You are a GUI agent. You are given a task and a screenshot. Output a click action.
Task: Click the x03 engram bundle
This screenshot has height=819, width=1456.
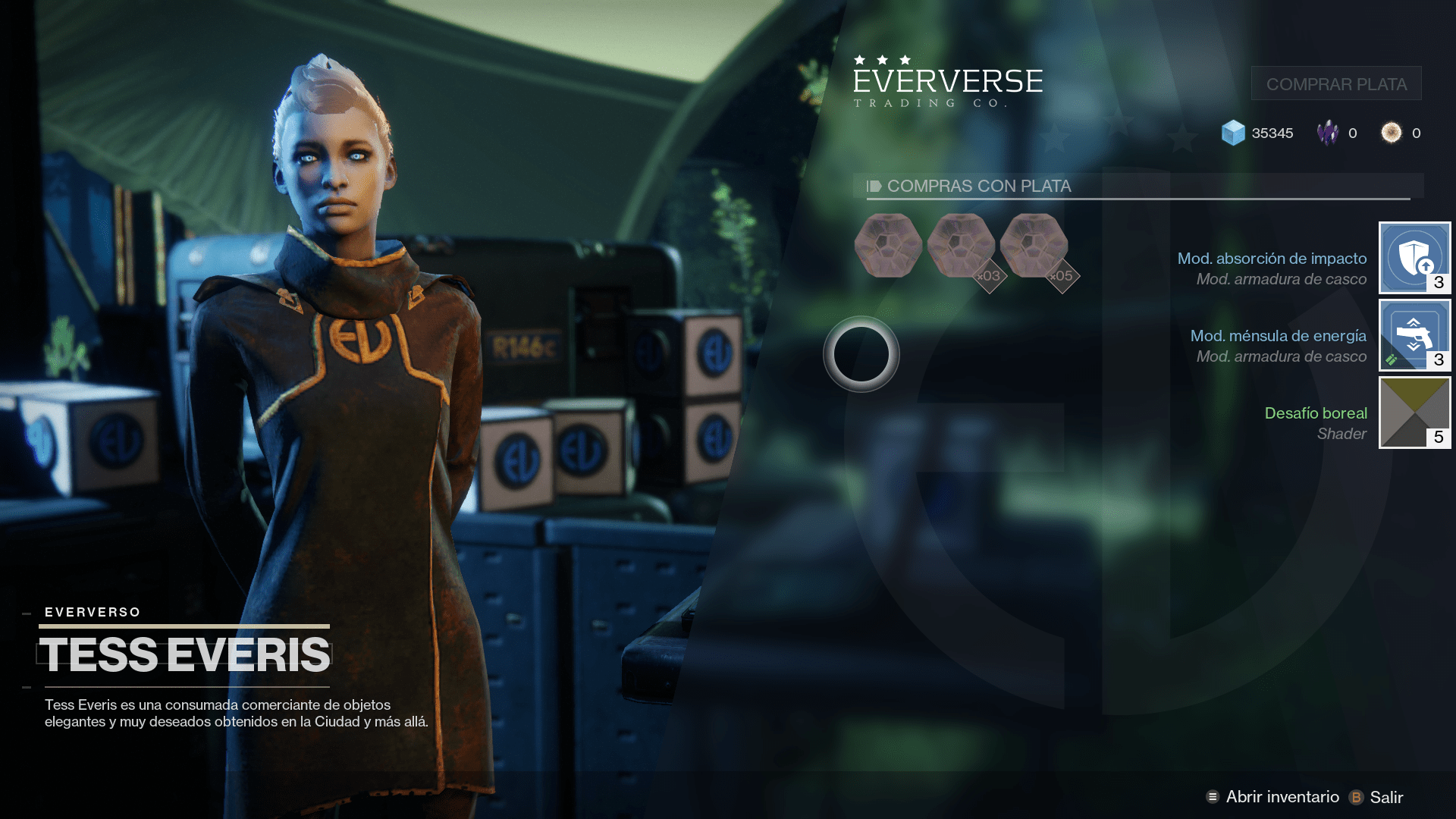click(x=962, y=245)
